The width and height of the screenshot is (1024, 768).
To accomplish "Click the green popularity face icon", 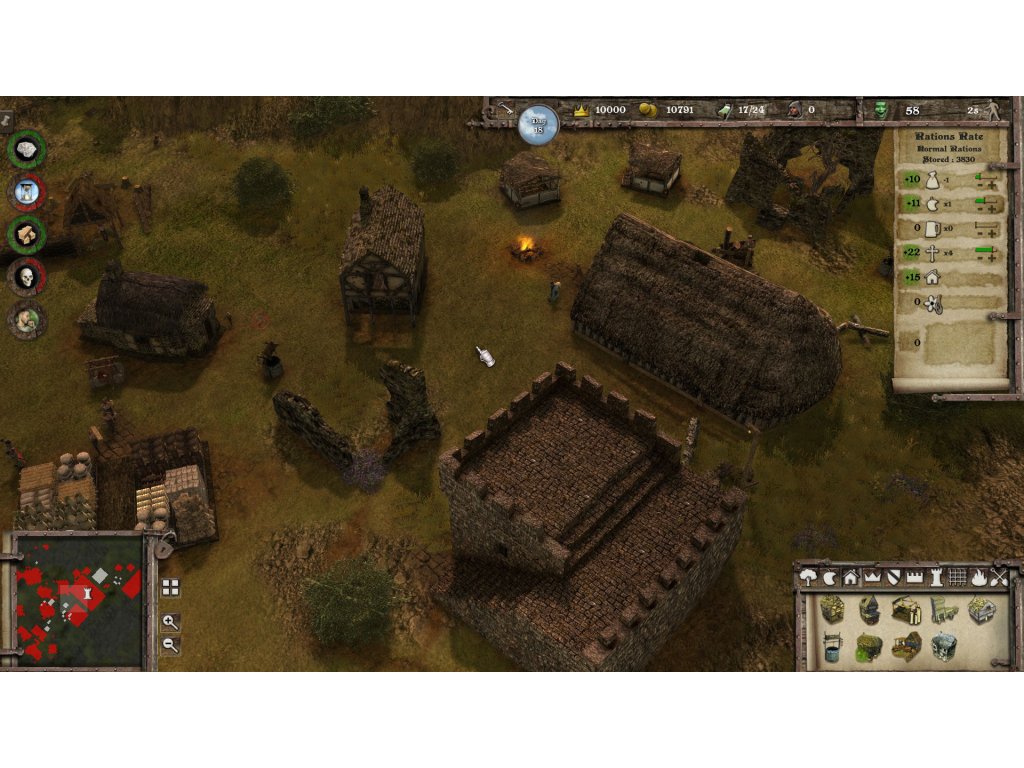I will tap(881, 110).
